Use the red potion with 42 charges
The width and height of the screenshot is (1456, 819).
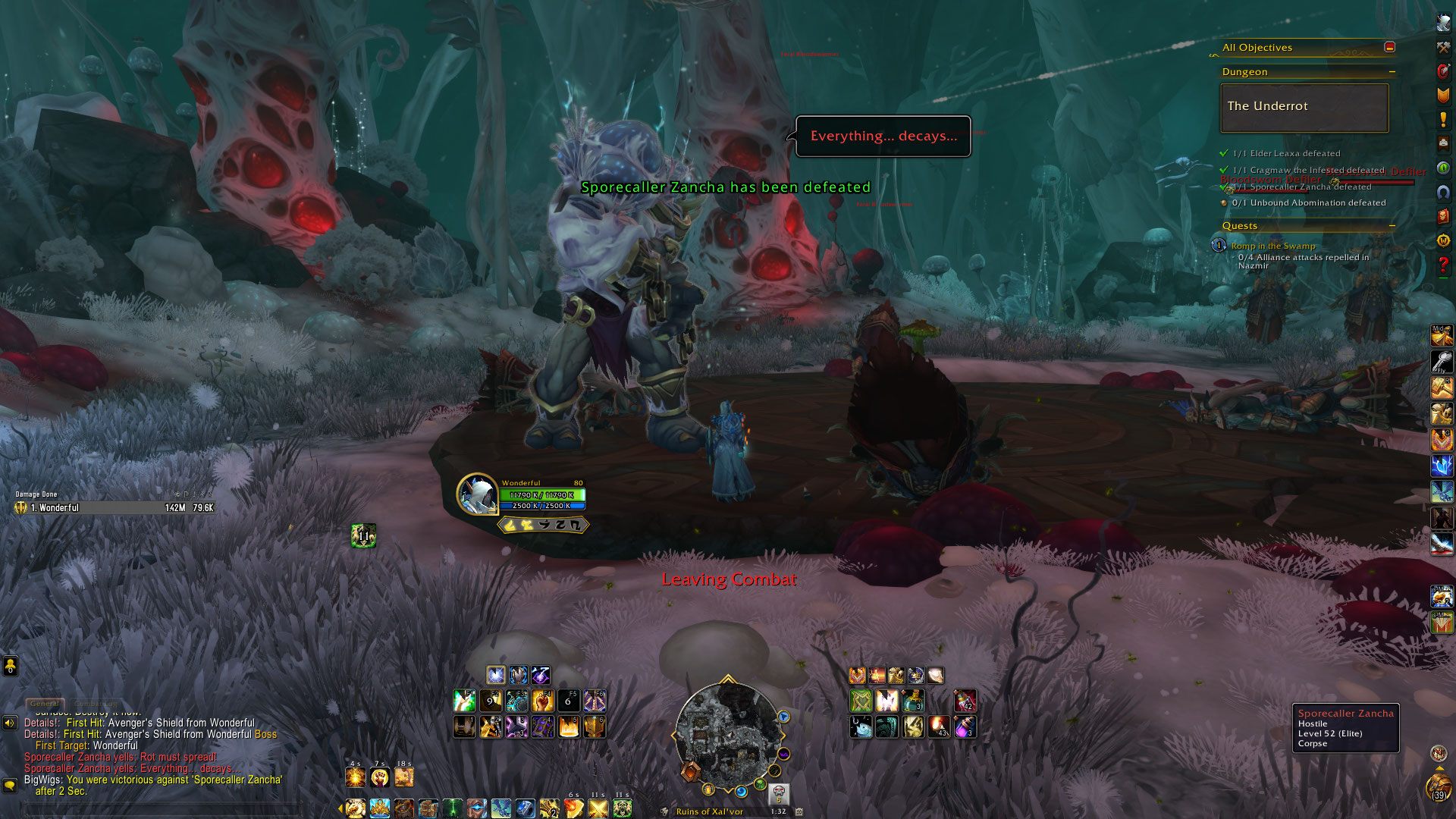coord(965,701)
